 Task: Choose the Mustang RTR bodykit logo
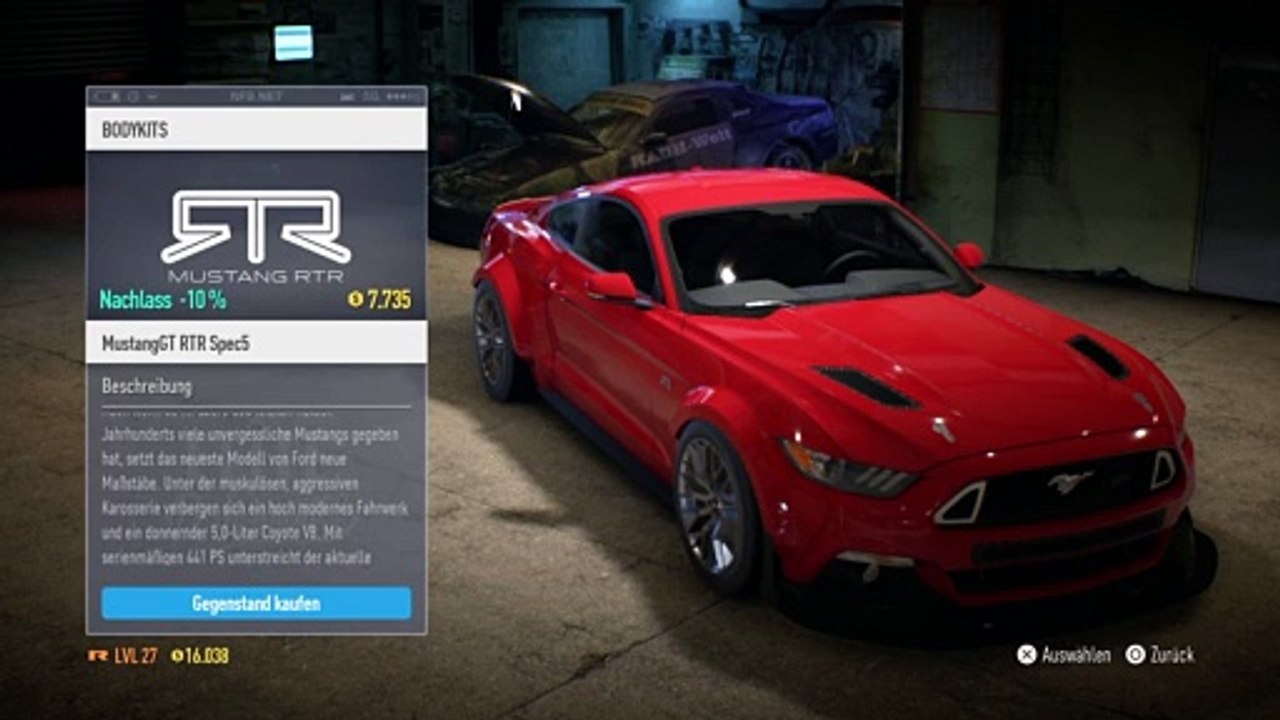256,236
